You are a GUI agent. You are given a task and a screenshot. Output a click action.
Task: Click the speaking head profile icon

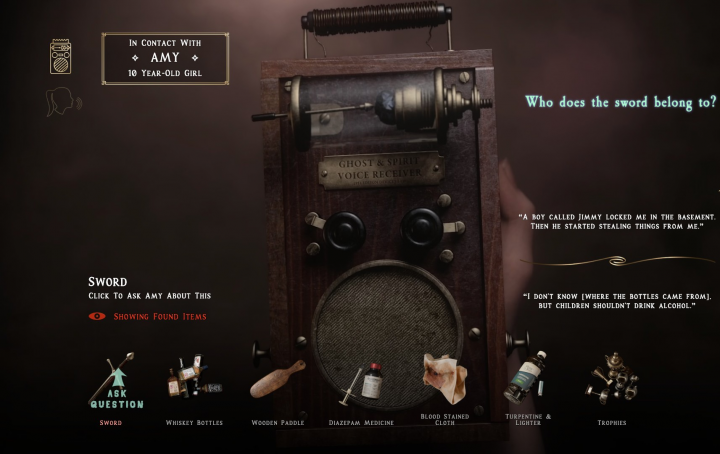(62, 102)
